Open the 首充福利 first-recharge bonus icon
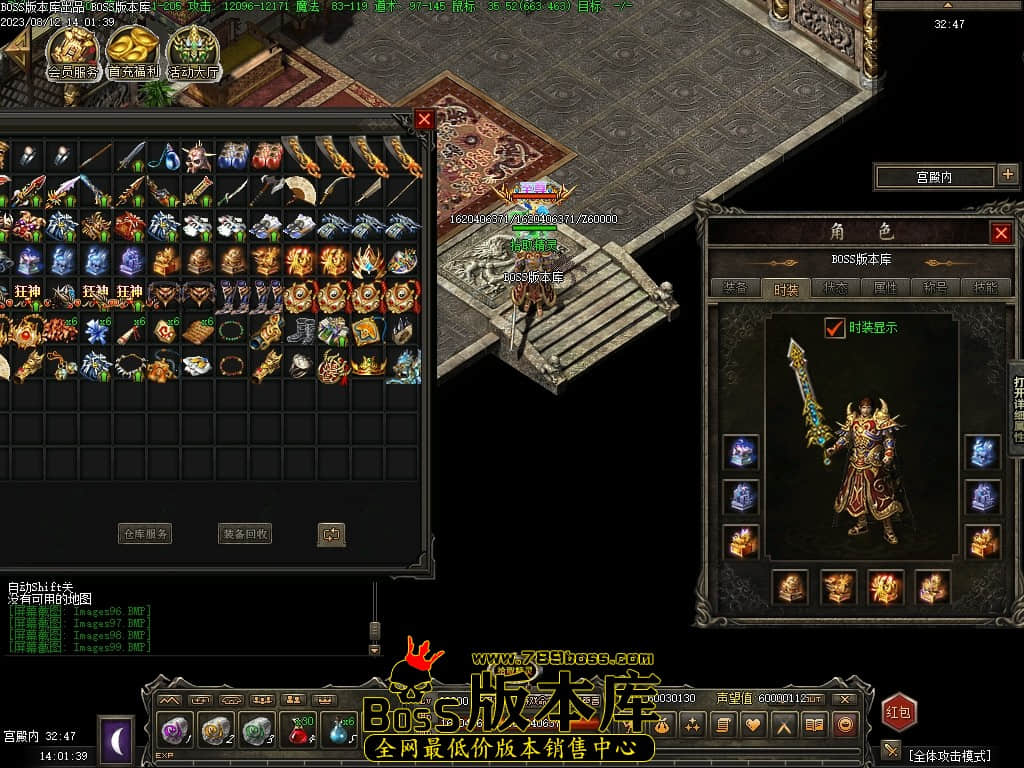1024x768 pixels. click(x=133, y=52)
